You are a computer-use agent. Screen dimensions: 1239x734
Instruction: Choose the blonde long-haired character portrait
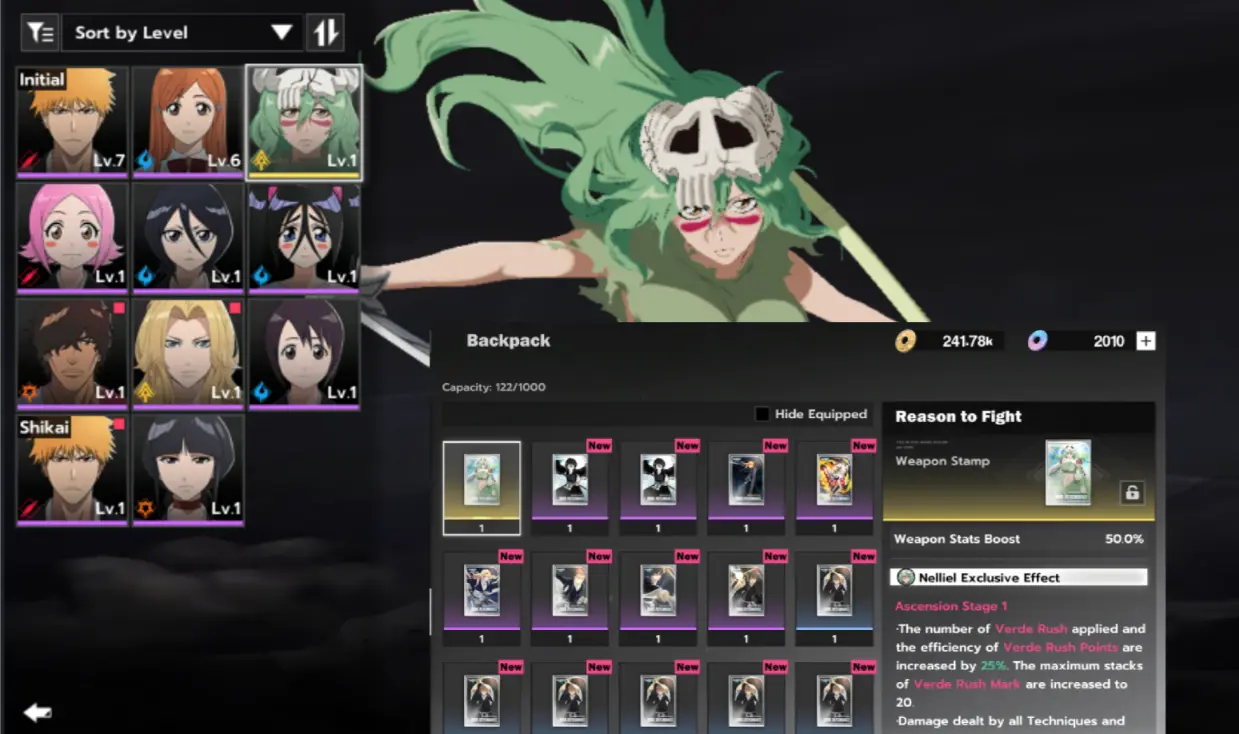click(x=188, y=353)
